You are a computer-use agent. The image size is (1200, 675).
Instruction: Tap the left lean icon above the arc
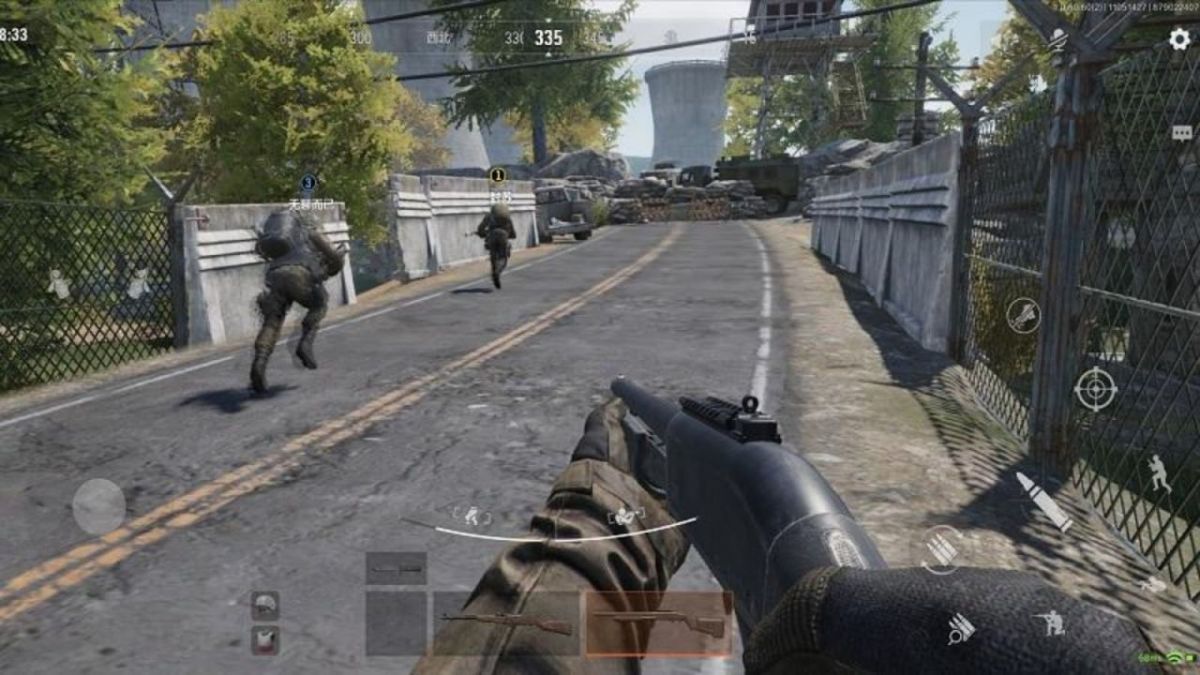(471, 516)
